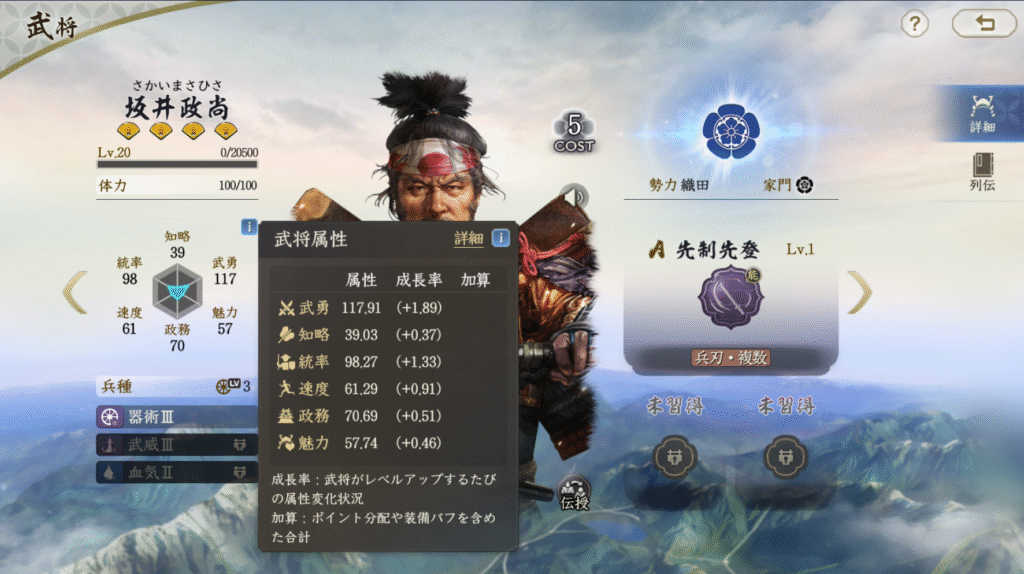Open the help question mark button
The width and height of the screenshot is (1024, 574).
(914, 24)
